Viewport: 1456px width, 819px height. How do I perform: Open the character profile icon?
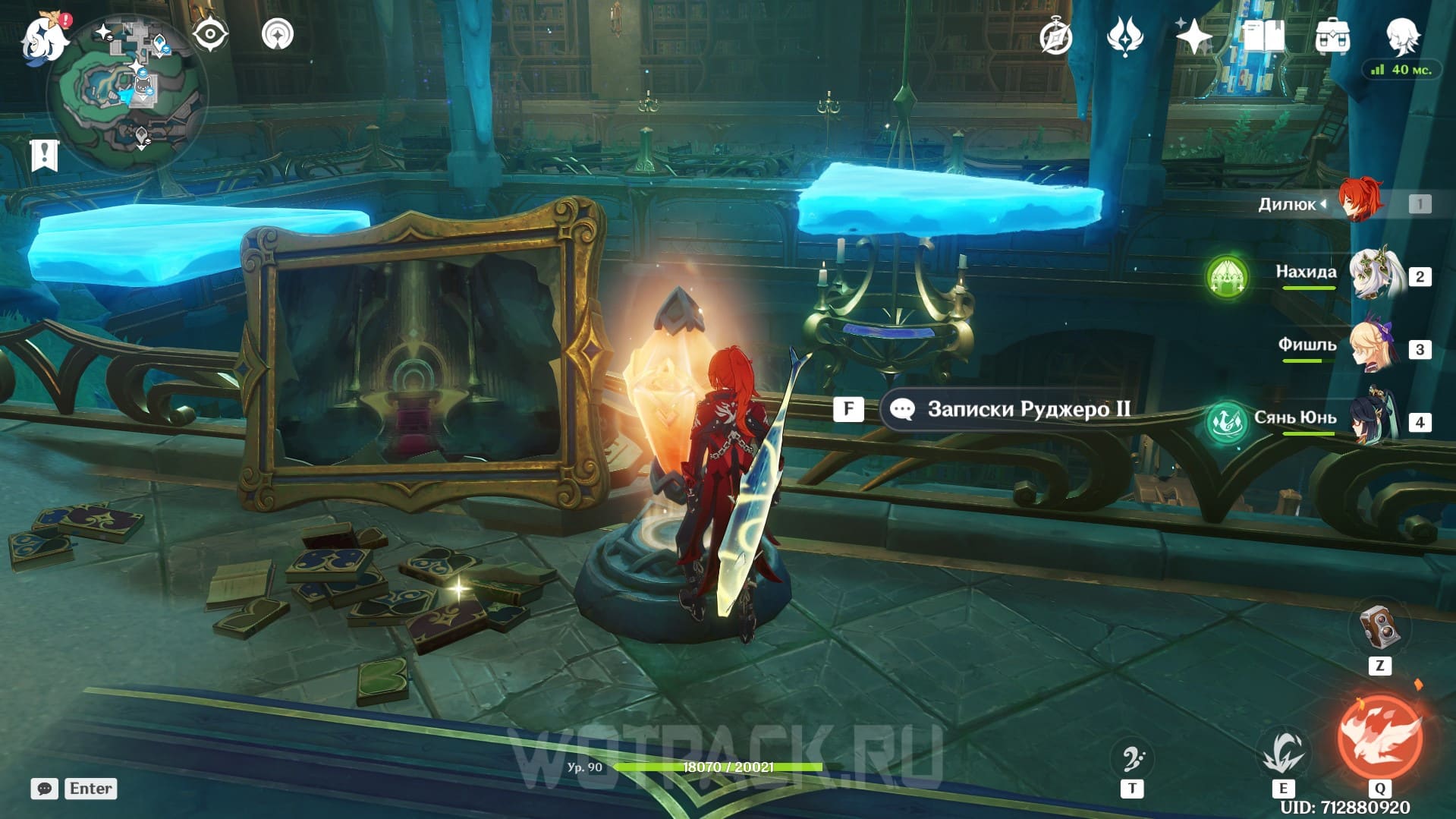[x=1401, y=36]
